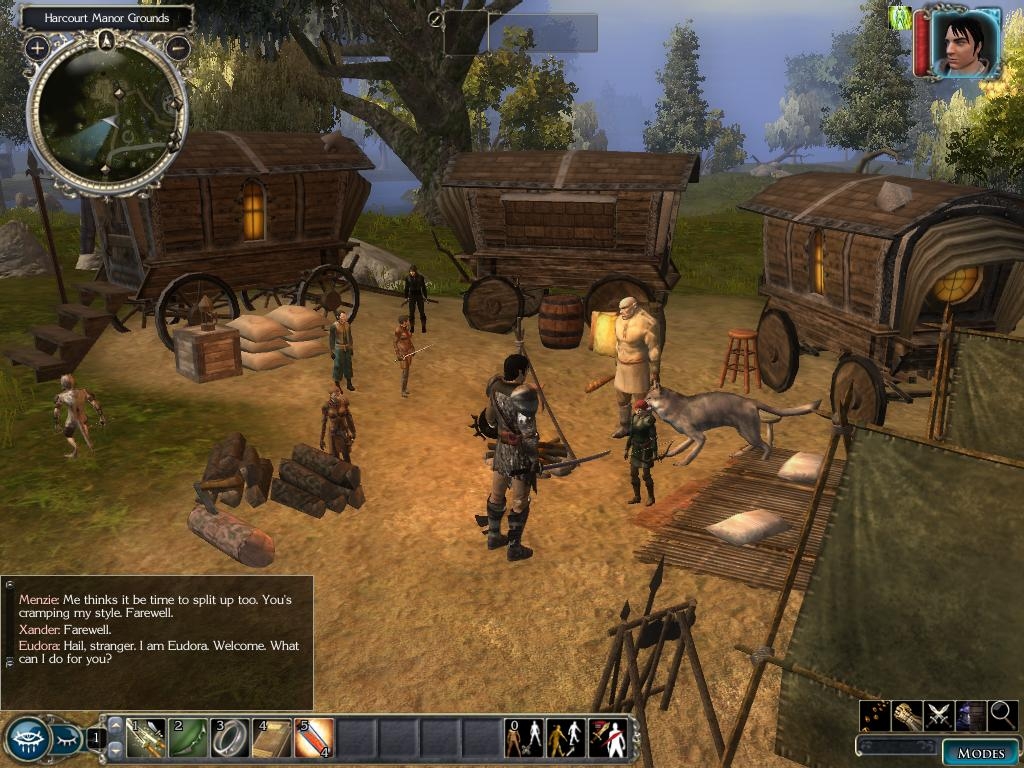
Task: Click the compass north arrow atop minimap
Action: 107,41
